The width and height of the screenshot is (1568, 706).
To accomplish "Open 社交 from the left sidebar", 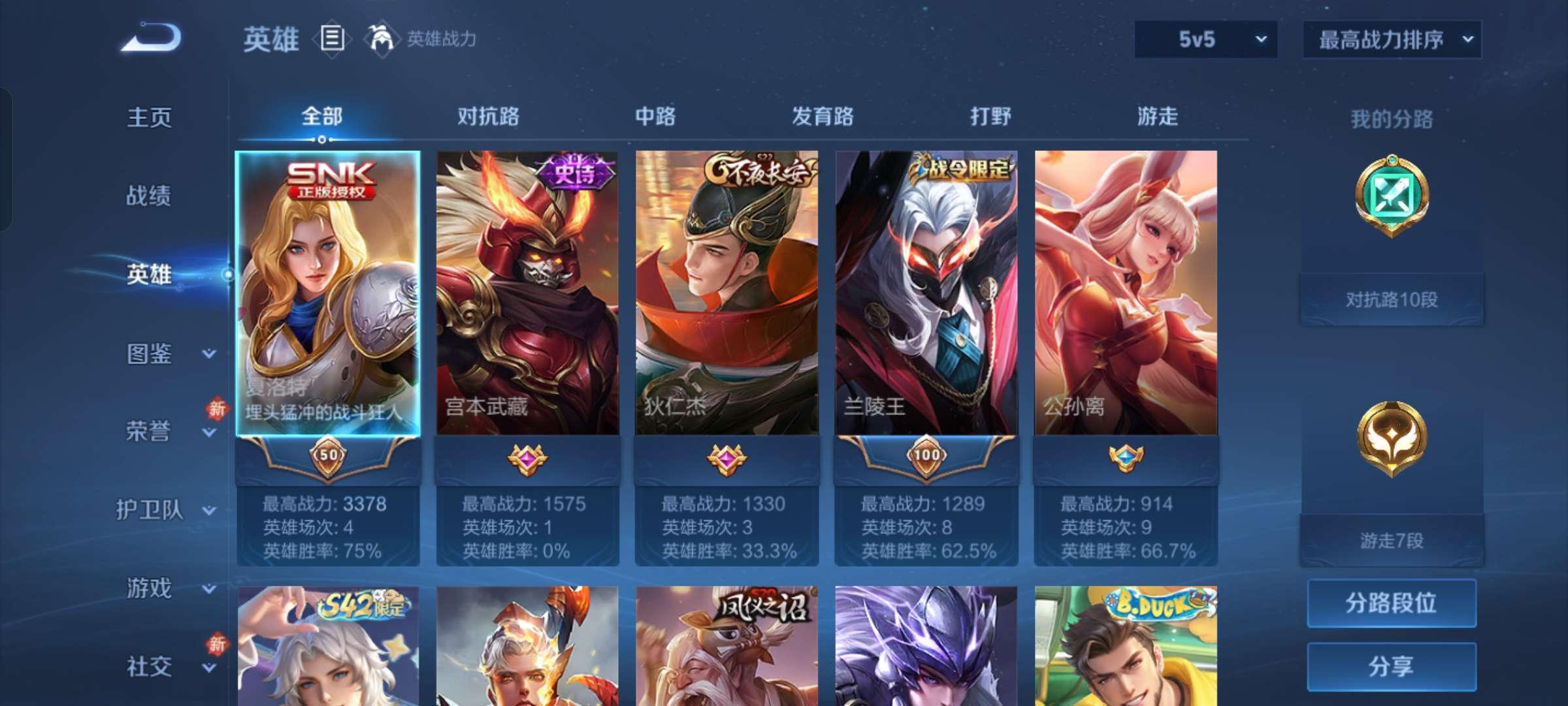I will 148,667.
